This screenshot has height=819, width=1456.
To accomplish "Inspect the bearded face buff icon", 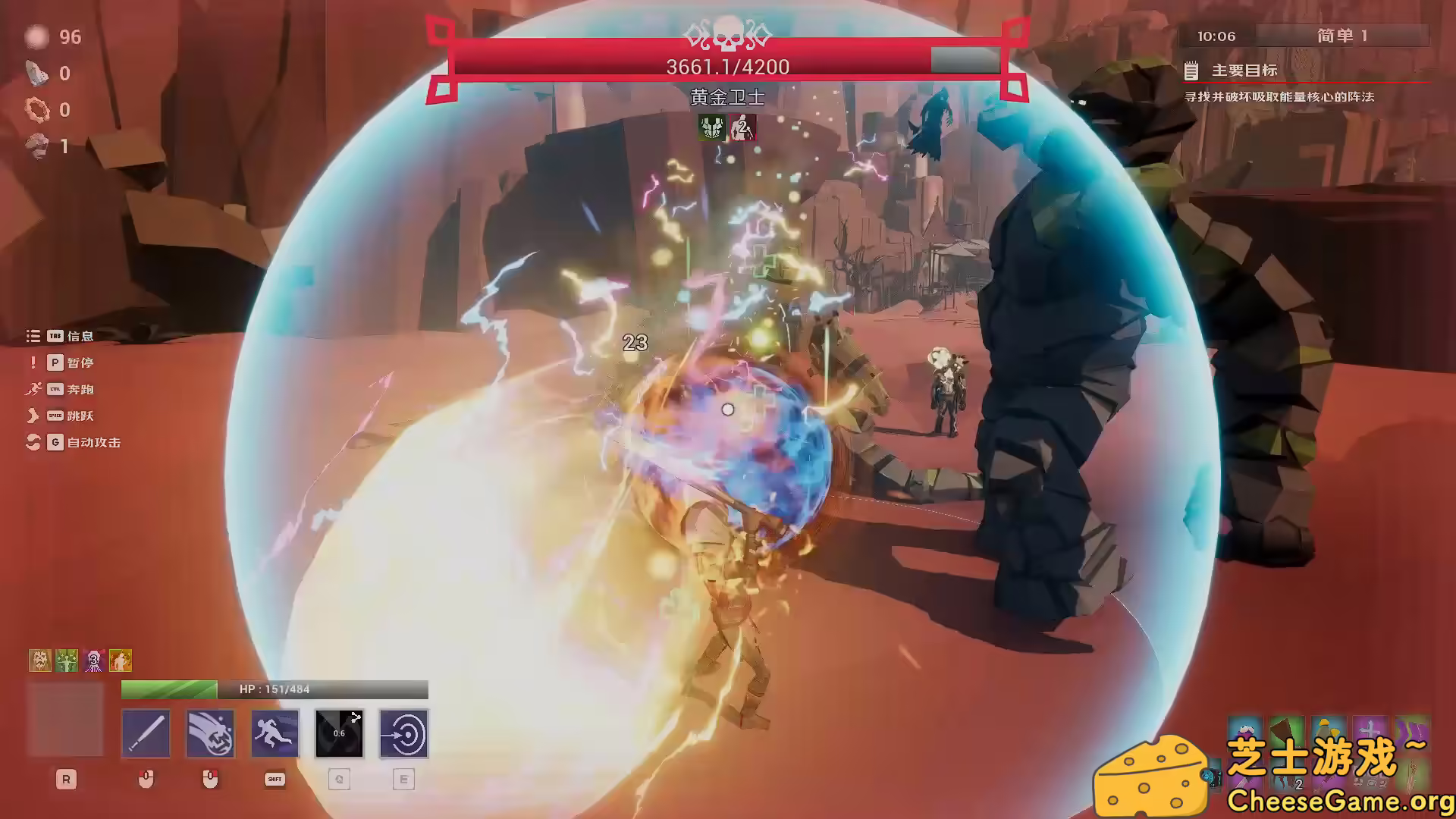I will (x=39, y=661).
